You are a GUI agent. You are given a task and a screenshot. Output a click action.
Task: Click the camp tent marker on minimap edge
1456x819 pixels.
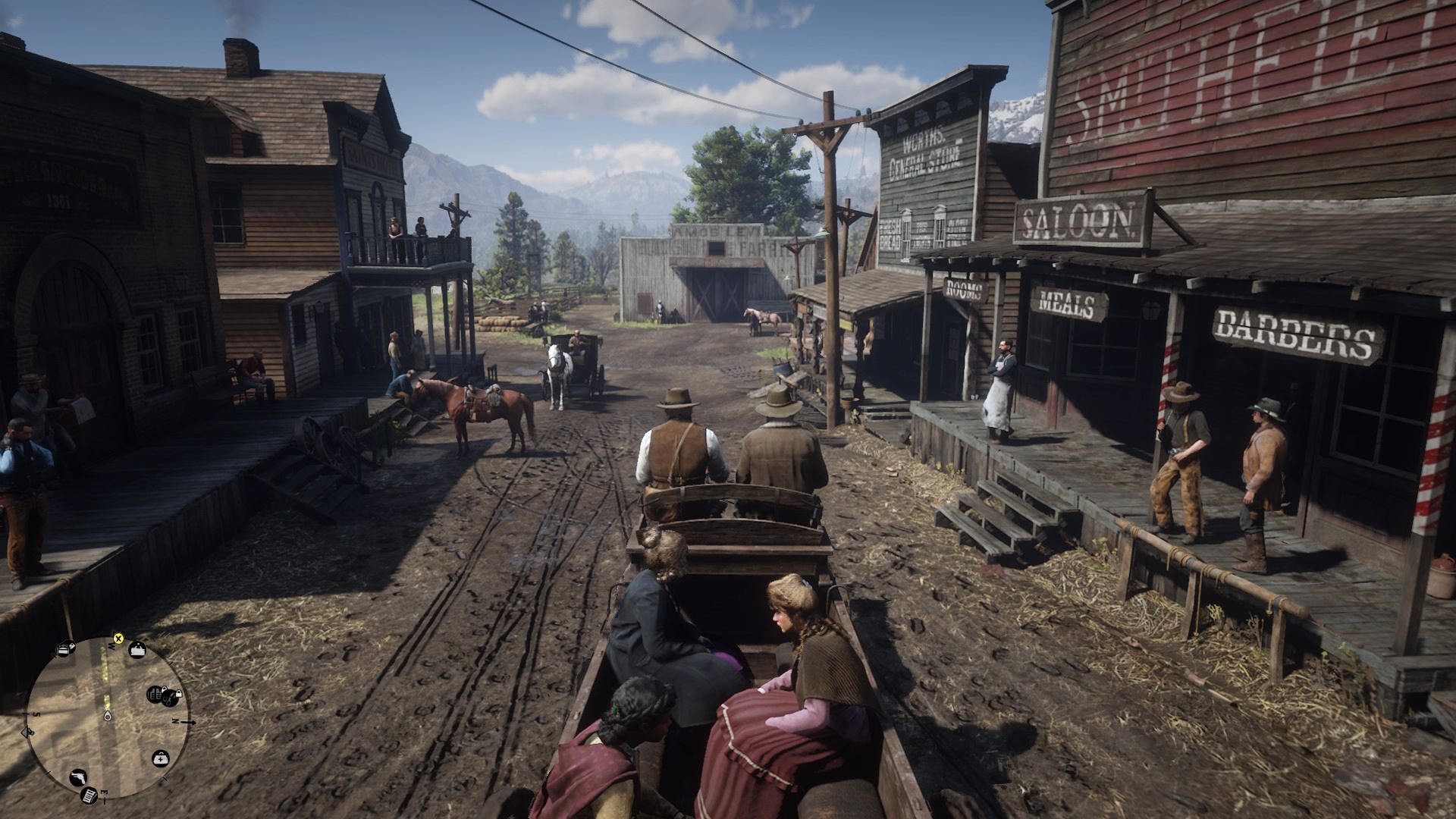click(x=27, y=733)
